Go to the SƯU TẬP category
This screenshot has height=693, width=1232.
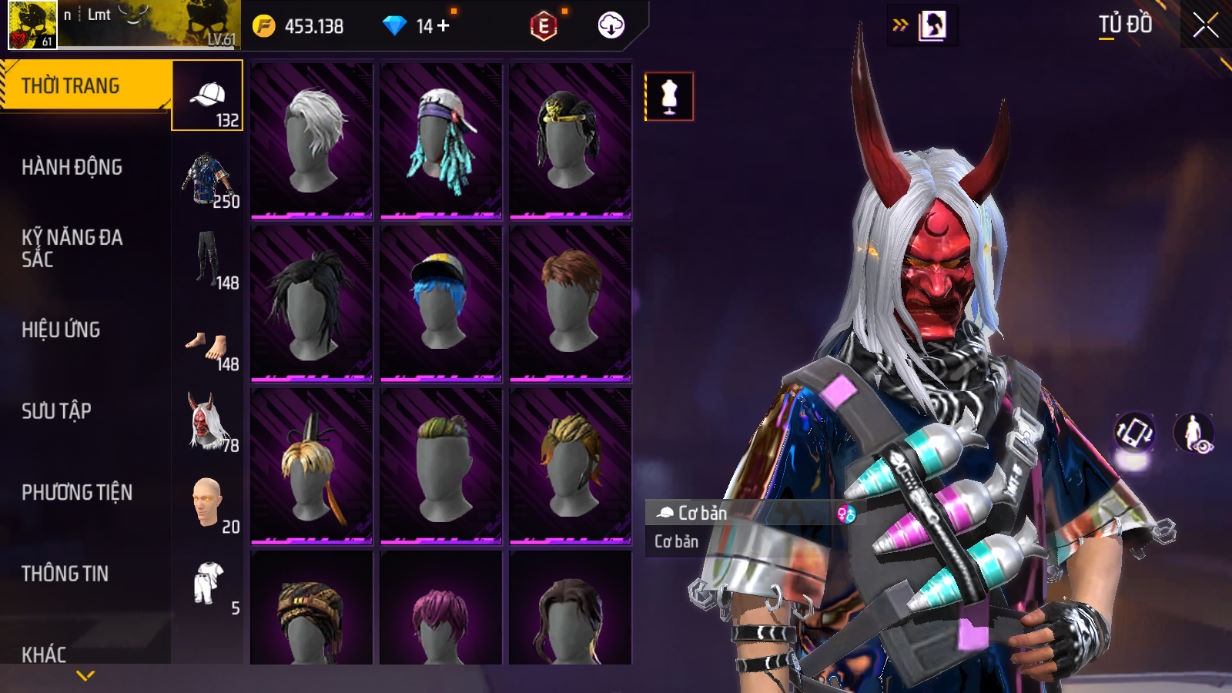point(57,411)
